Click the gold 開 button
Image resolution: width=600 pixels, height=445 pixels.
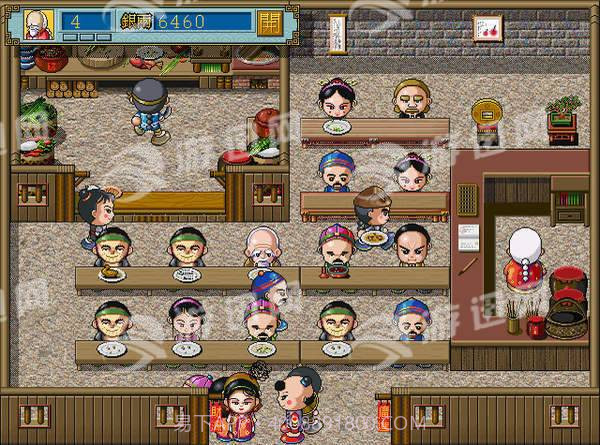(x=269, y=22)
